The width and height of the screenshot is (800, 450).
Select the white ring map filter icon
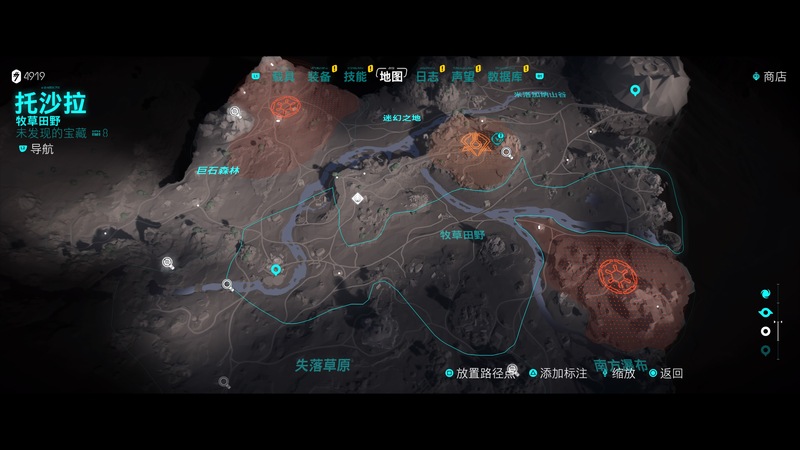point(766,331)
